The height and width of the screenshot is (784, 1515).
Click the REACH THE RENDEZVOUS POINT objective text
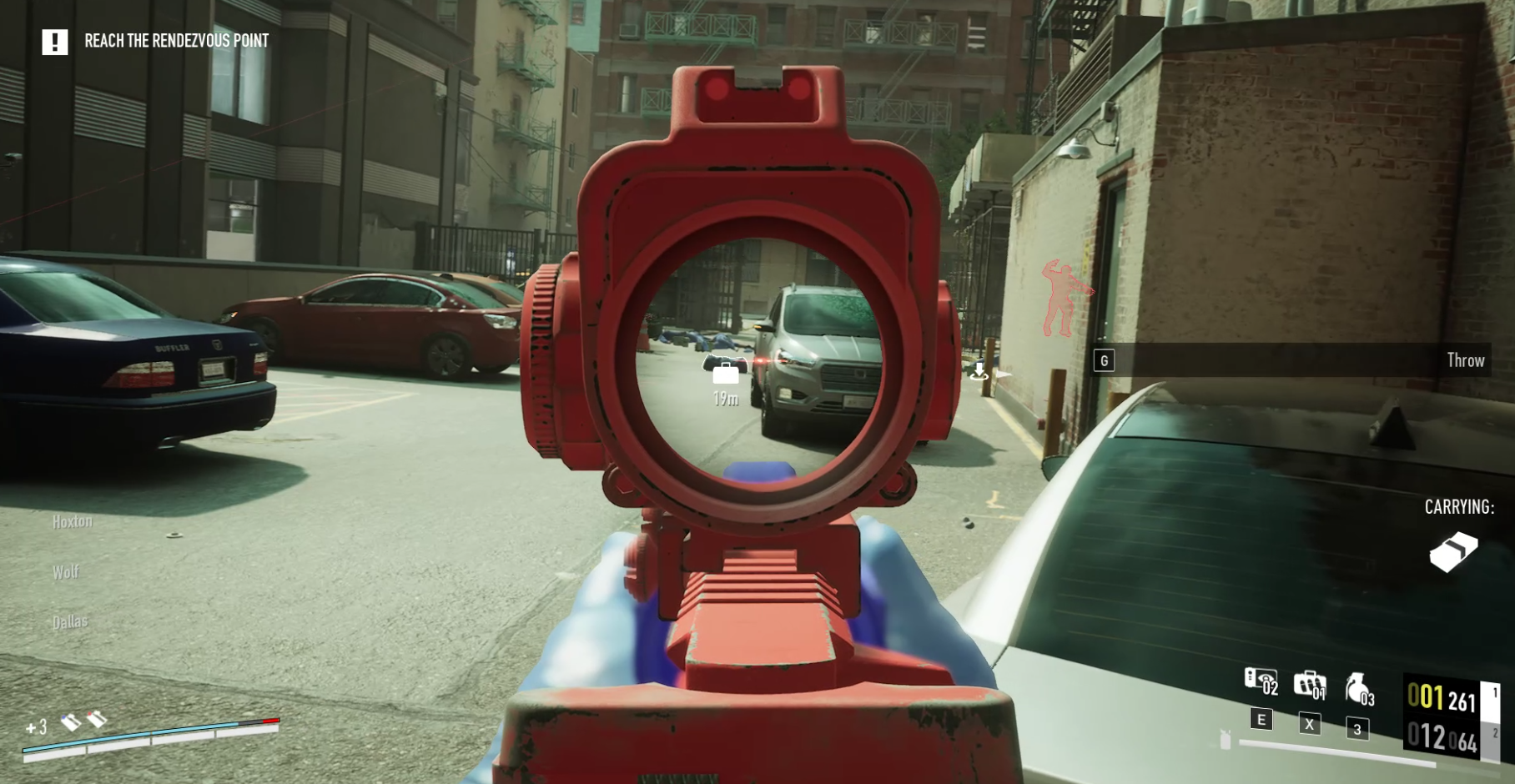(x=176, y=39)
